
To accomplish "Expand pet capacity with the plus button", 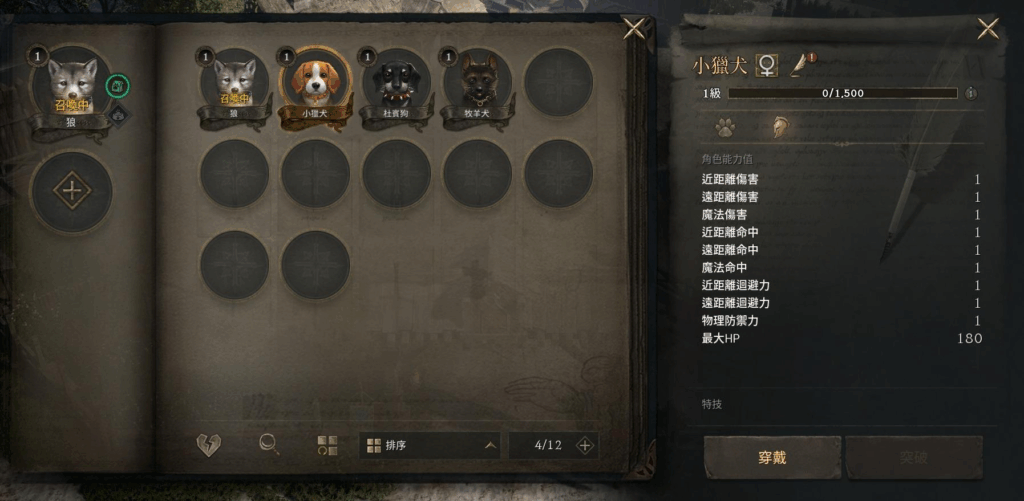I will click(585, 445).
